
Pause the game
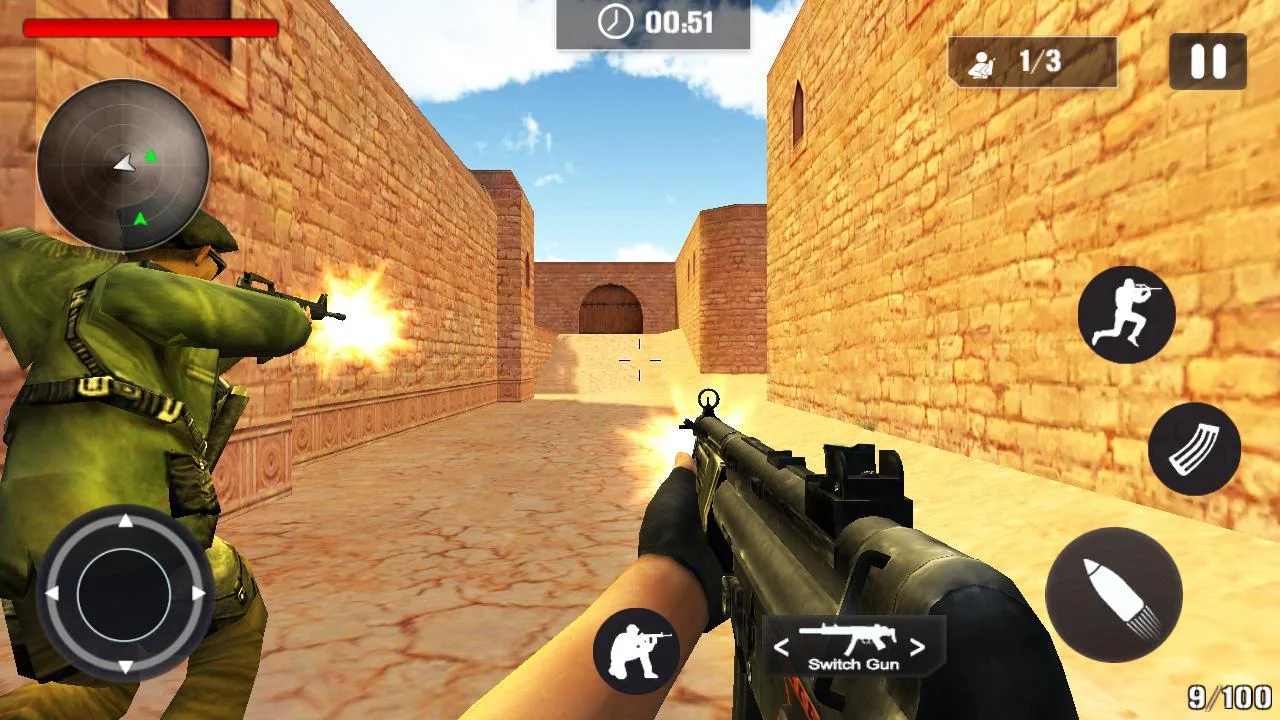(x=1209, y=61)
